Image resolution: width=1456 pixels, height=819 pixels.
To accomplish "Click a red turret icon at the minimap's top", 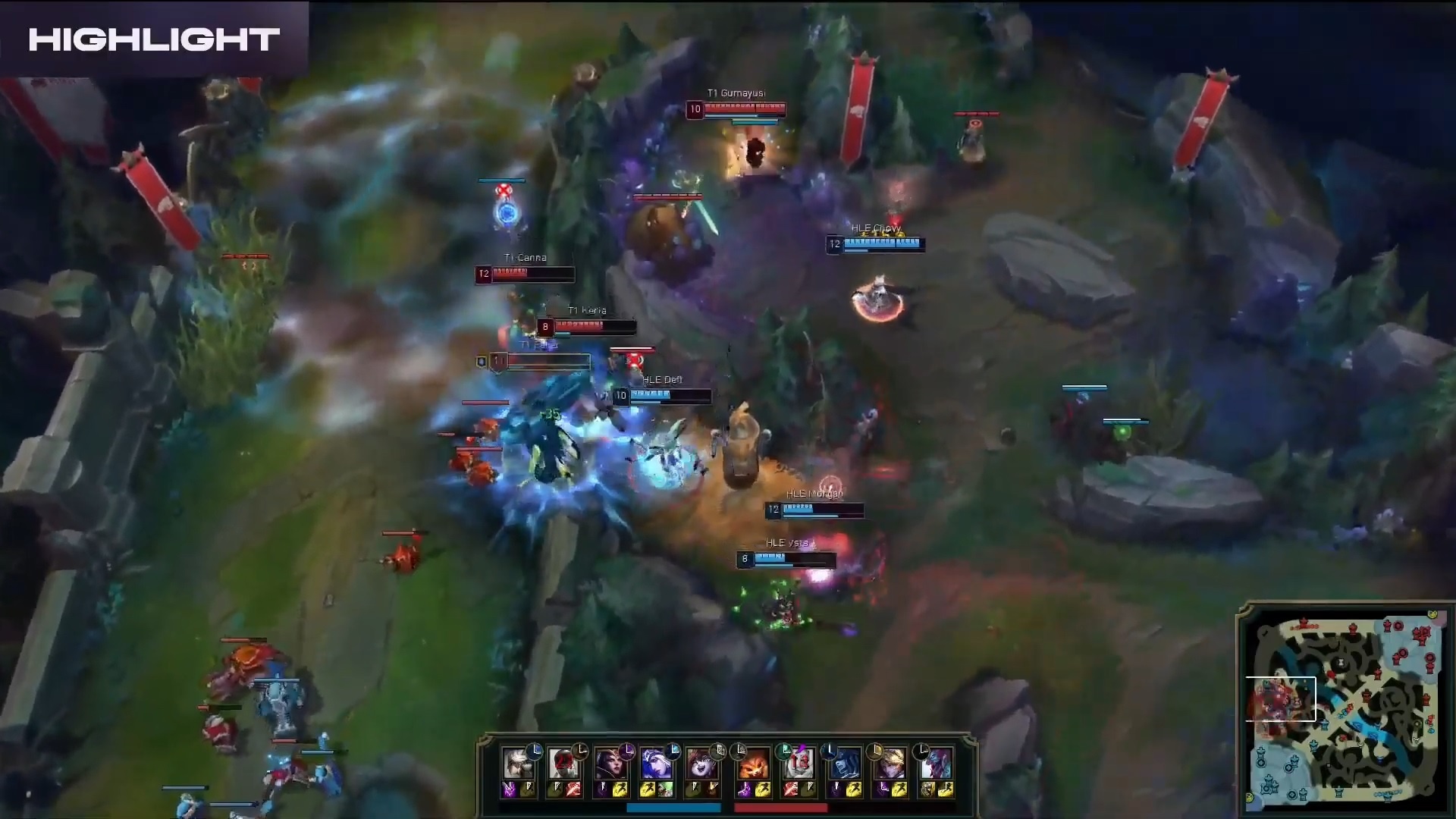I will (x=1352, y=628).
